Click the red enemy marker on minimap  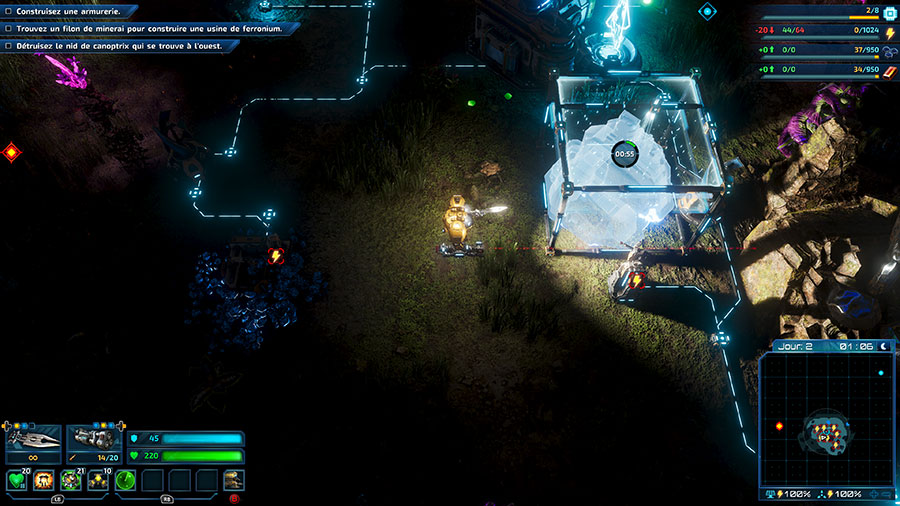tap(779, 426)
